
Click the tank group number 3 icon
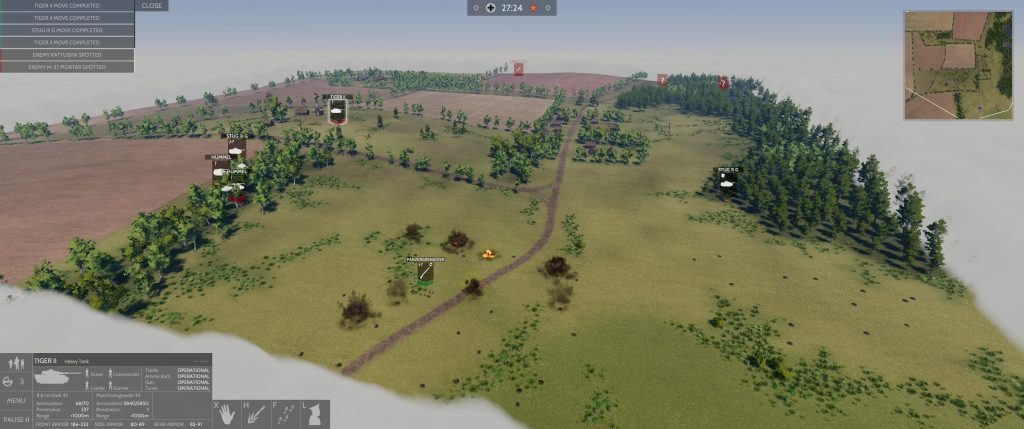(16, 381)
